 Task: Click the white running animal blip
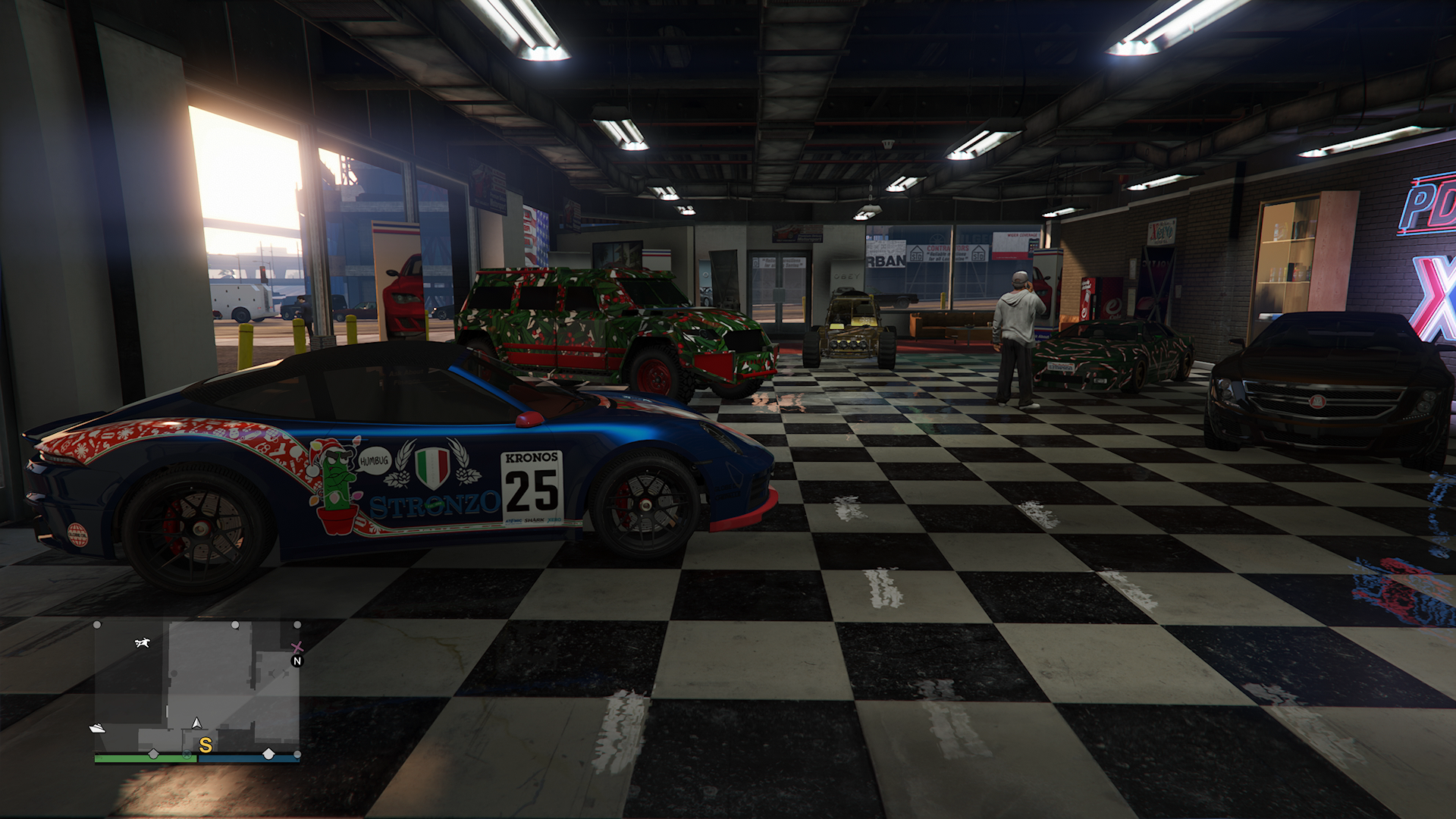click(x=142, y=643)
